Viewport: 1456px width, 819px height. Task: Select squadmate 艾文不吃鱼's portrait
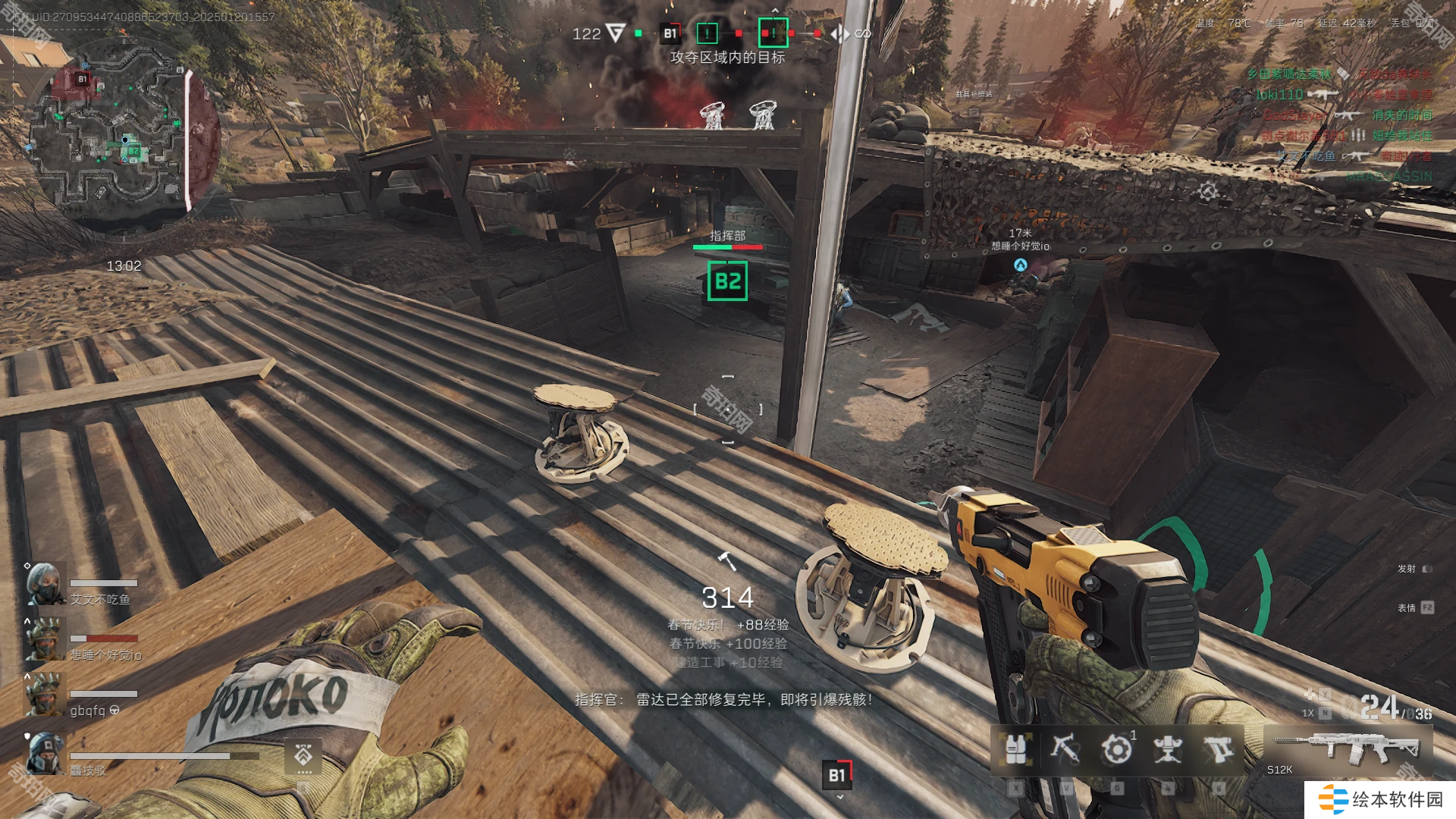coord(45,584)
